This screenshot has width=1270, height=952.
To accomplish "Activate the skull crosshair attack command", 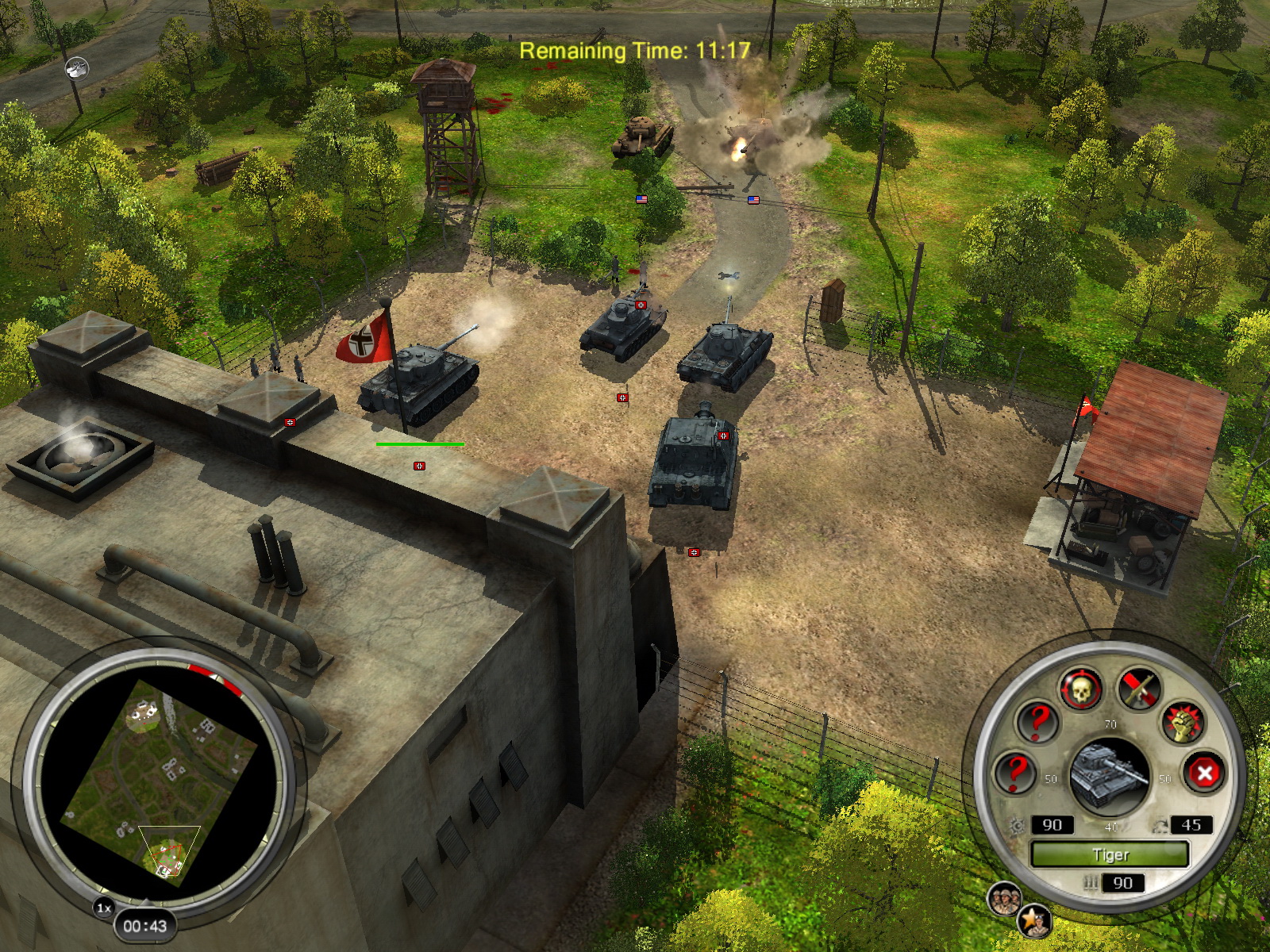I will (1080, 689).
